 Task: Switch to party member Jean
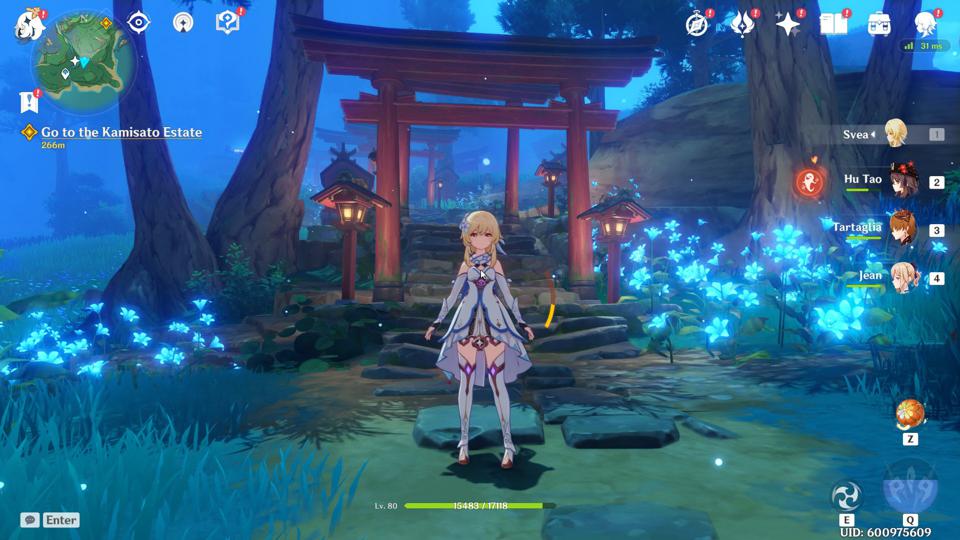(x=902, y=277)
